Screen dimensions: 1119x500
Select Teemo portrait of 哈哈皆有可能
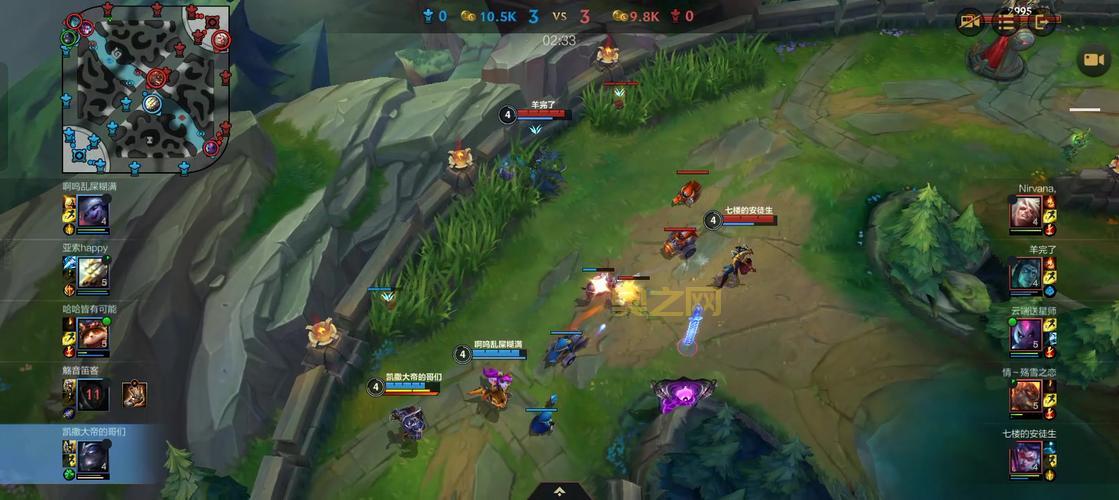click(93, 334)
